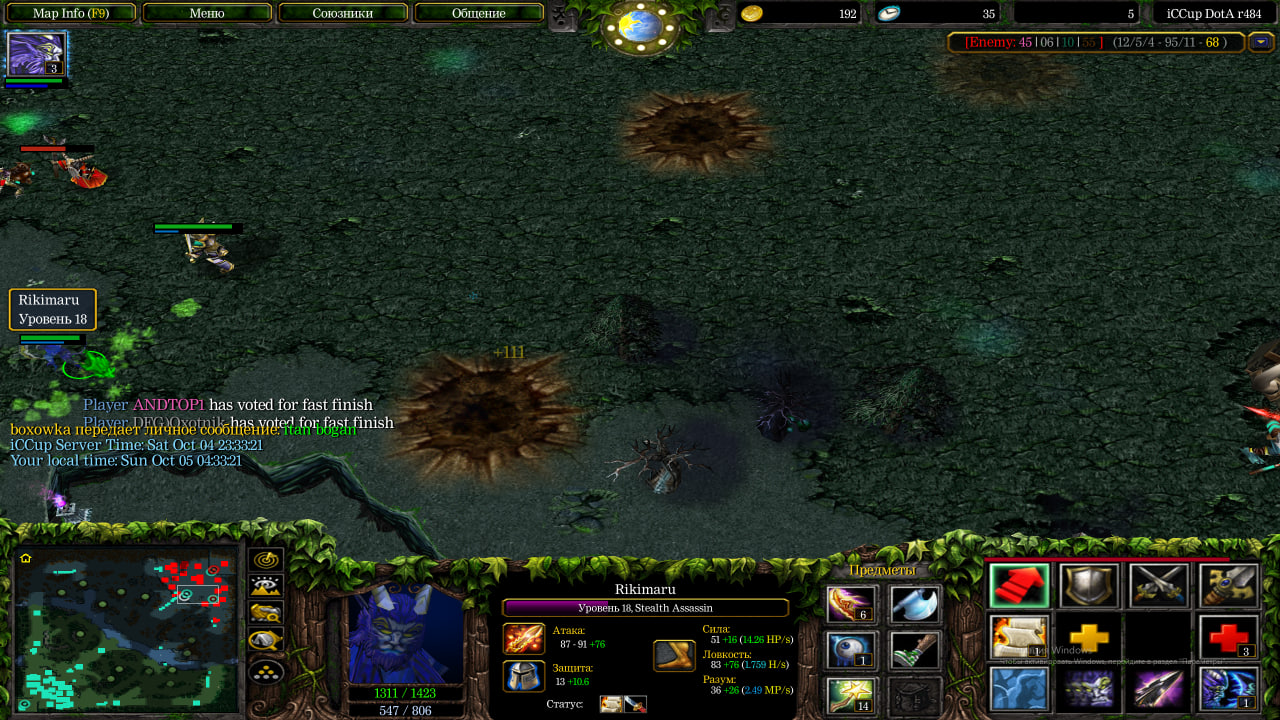
Task: Use the Diffusal Blade with 6 charges
Action: (852, 604)
